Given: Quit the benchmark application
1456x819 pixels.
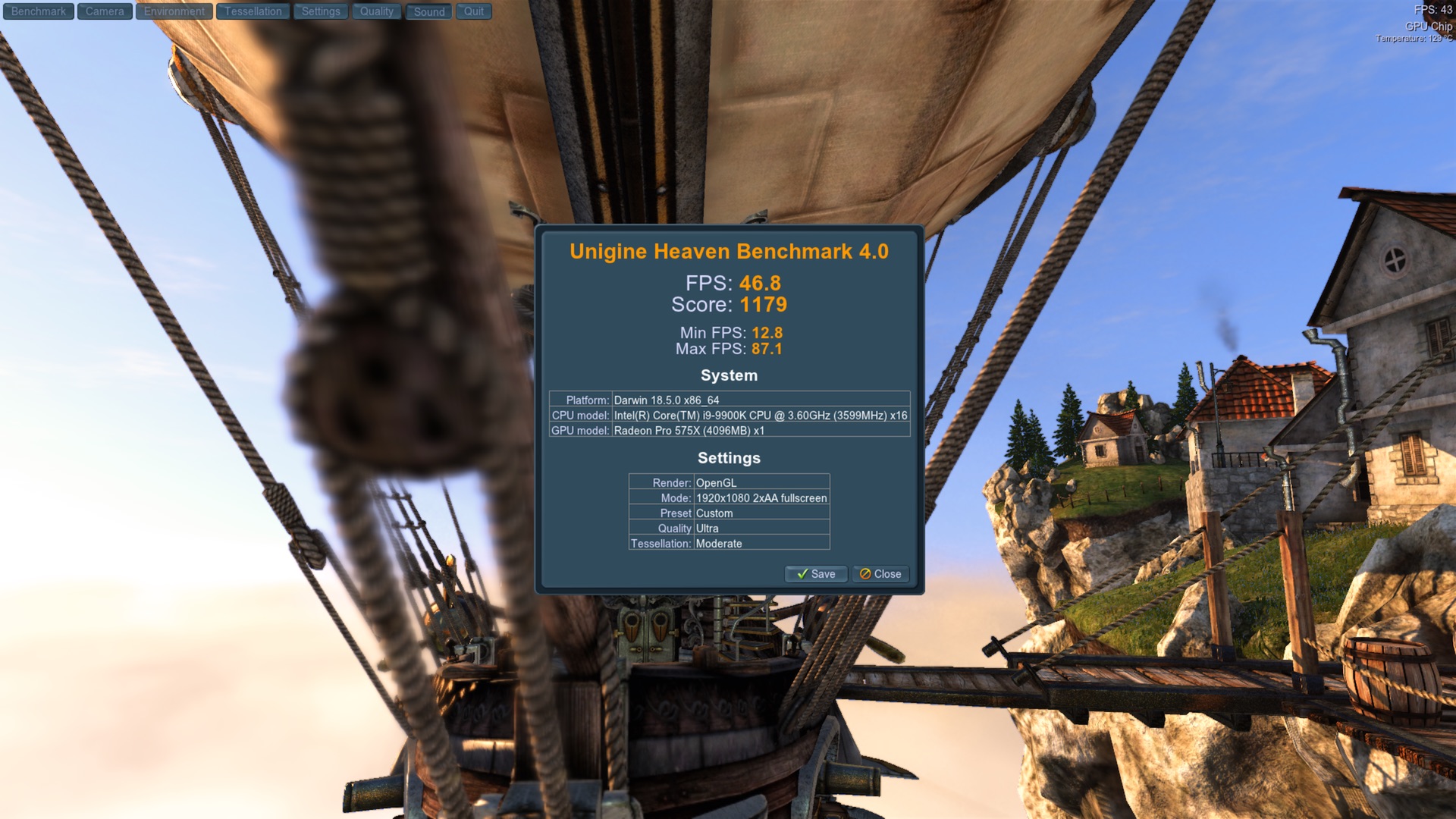Looking at the screenshot, I should (x=474, y=11).
